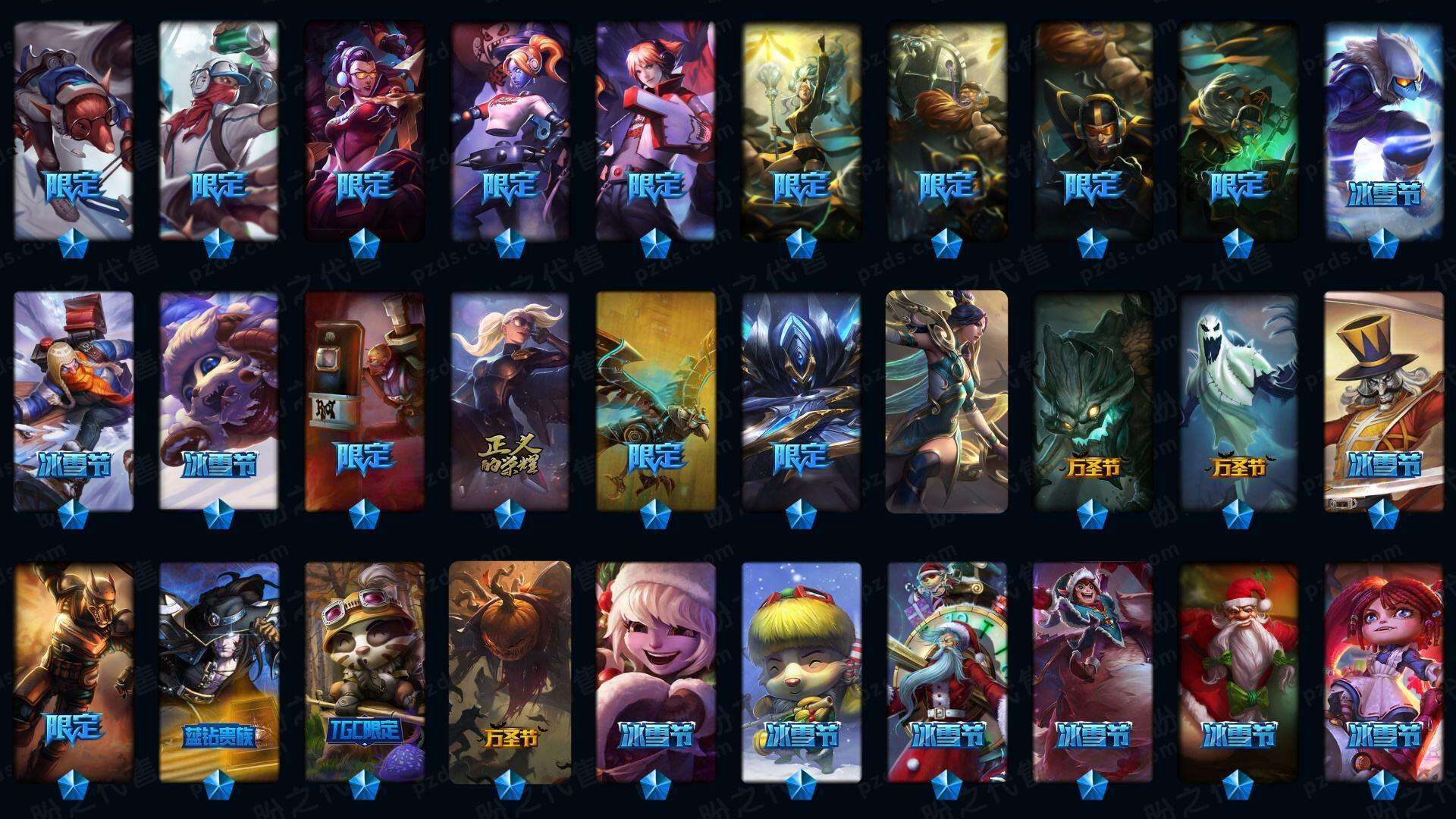This screenshot has width=1456, height=819.
Task: Select the green tree monster 万圣节 card
Action: pos(1093,400)
